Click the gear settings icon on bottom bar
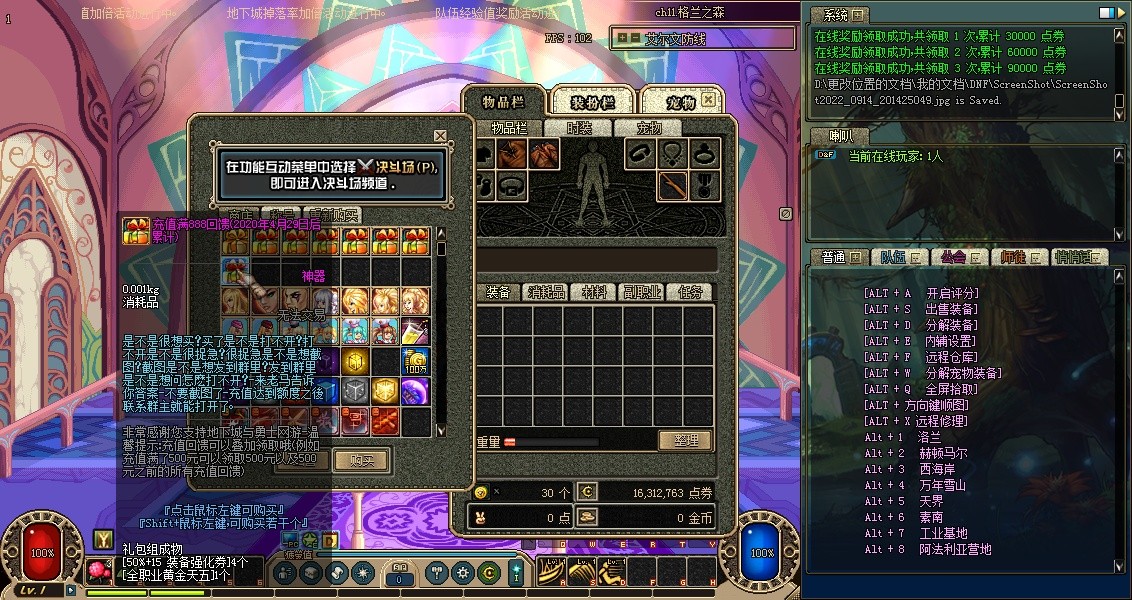 coord(462,573)
